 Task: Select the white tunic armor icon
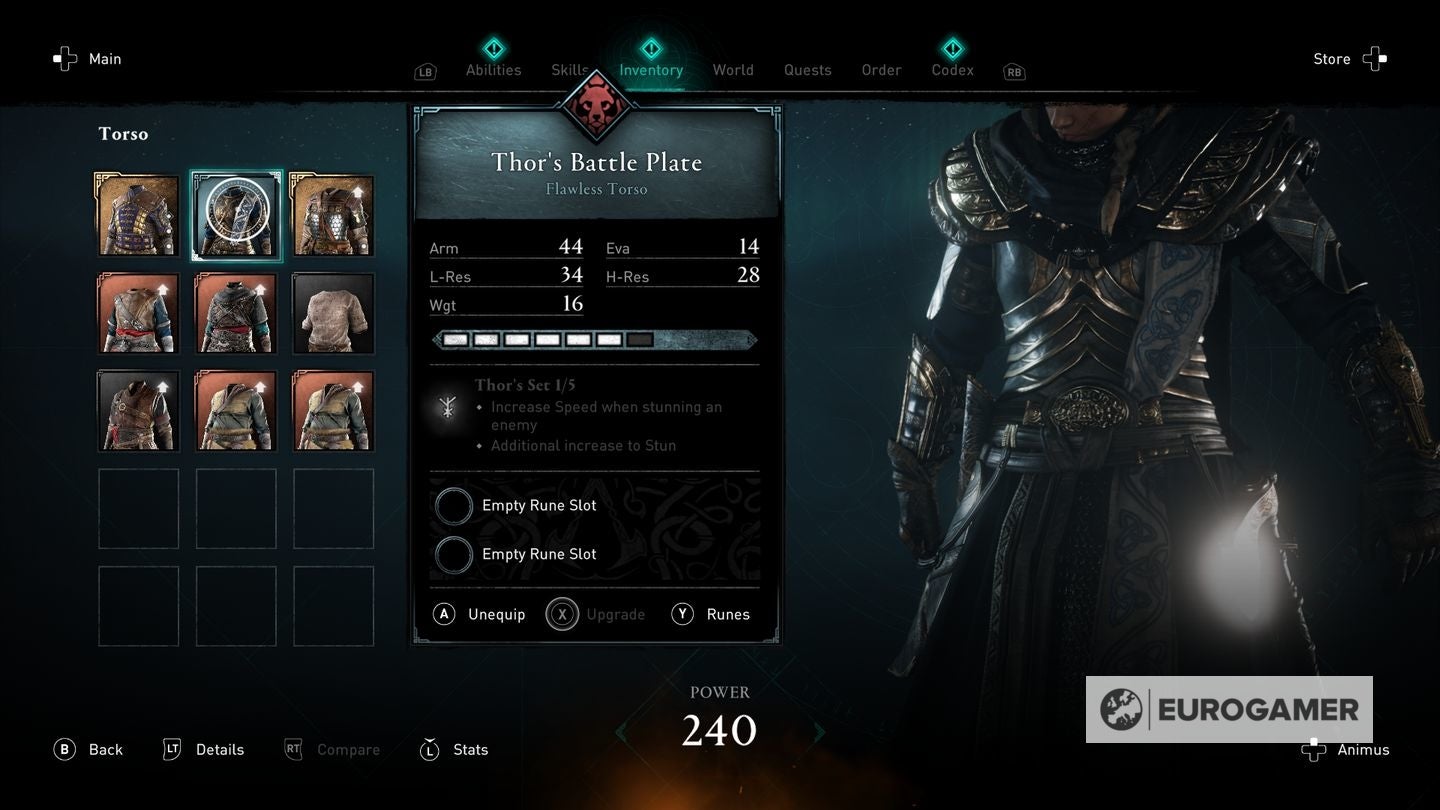(x=332, y=312)
